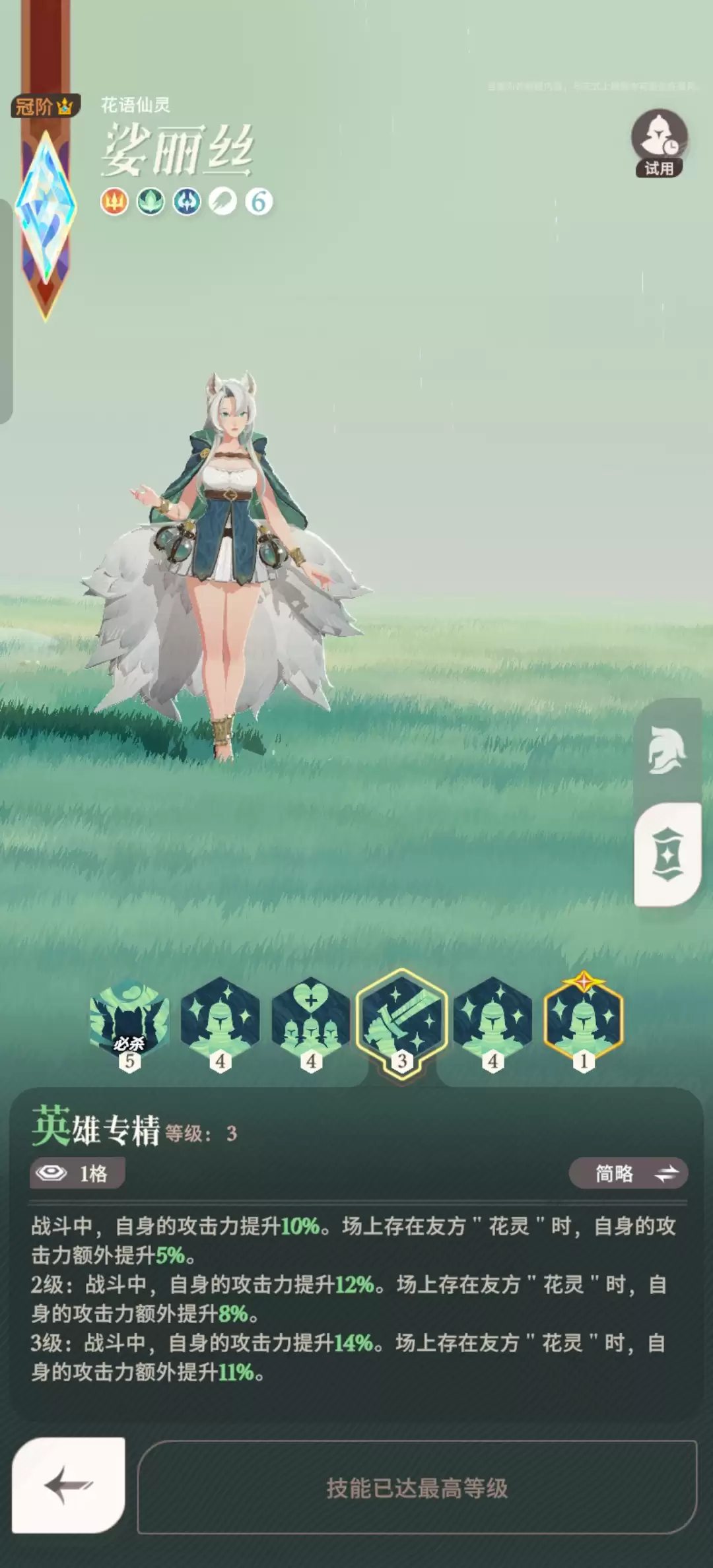Go back using the arrow button
Screen dimensions: 713x1568
(69, 1485)
